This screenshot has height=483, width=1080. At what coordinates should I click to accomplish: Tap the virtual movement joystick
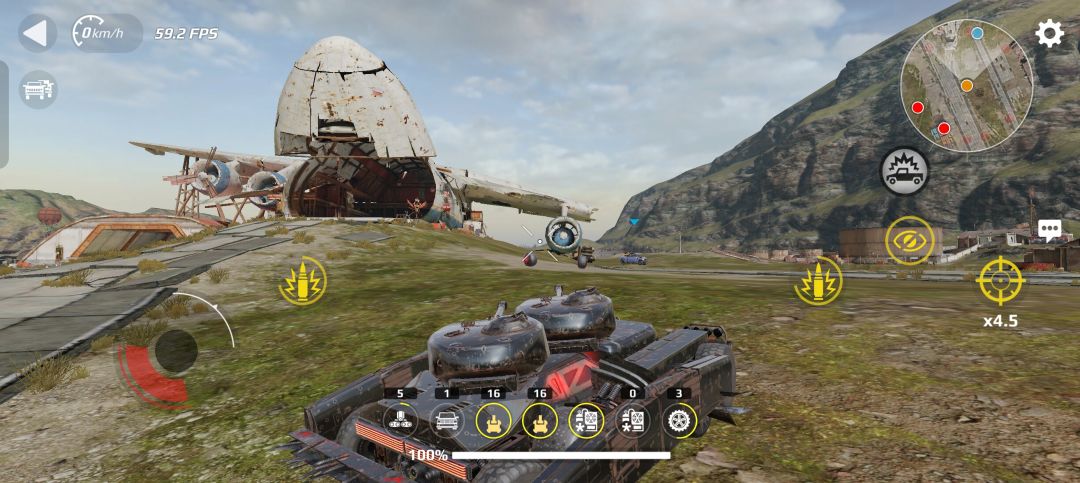[x=176, y=351]
